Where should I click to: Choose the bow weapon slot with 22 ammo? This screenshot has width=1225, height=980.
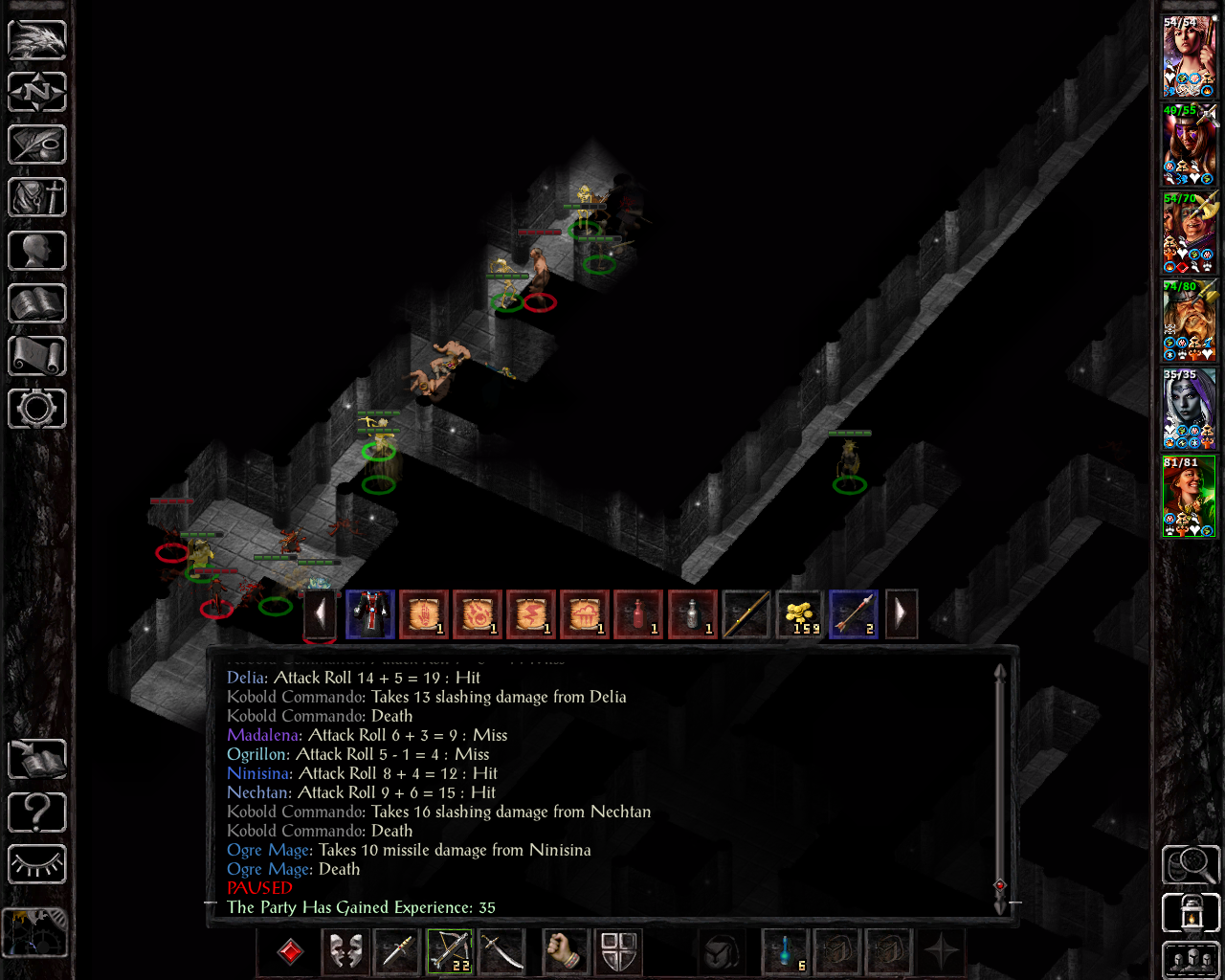click(450, 951)
